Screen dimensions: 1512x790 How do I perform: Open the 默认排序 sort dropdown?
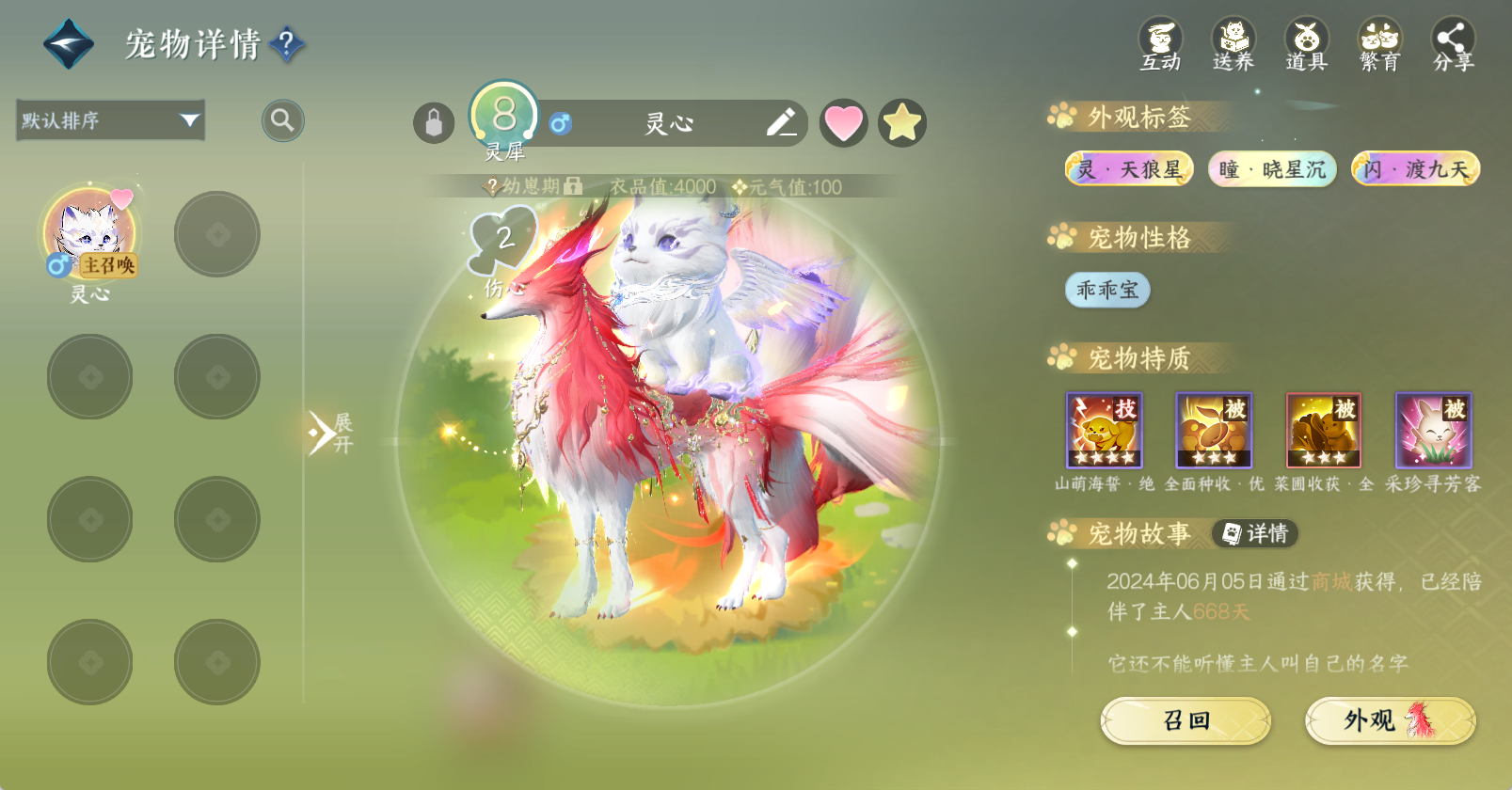point(111,120)
